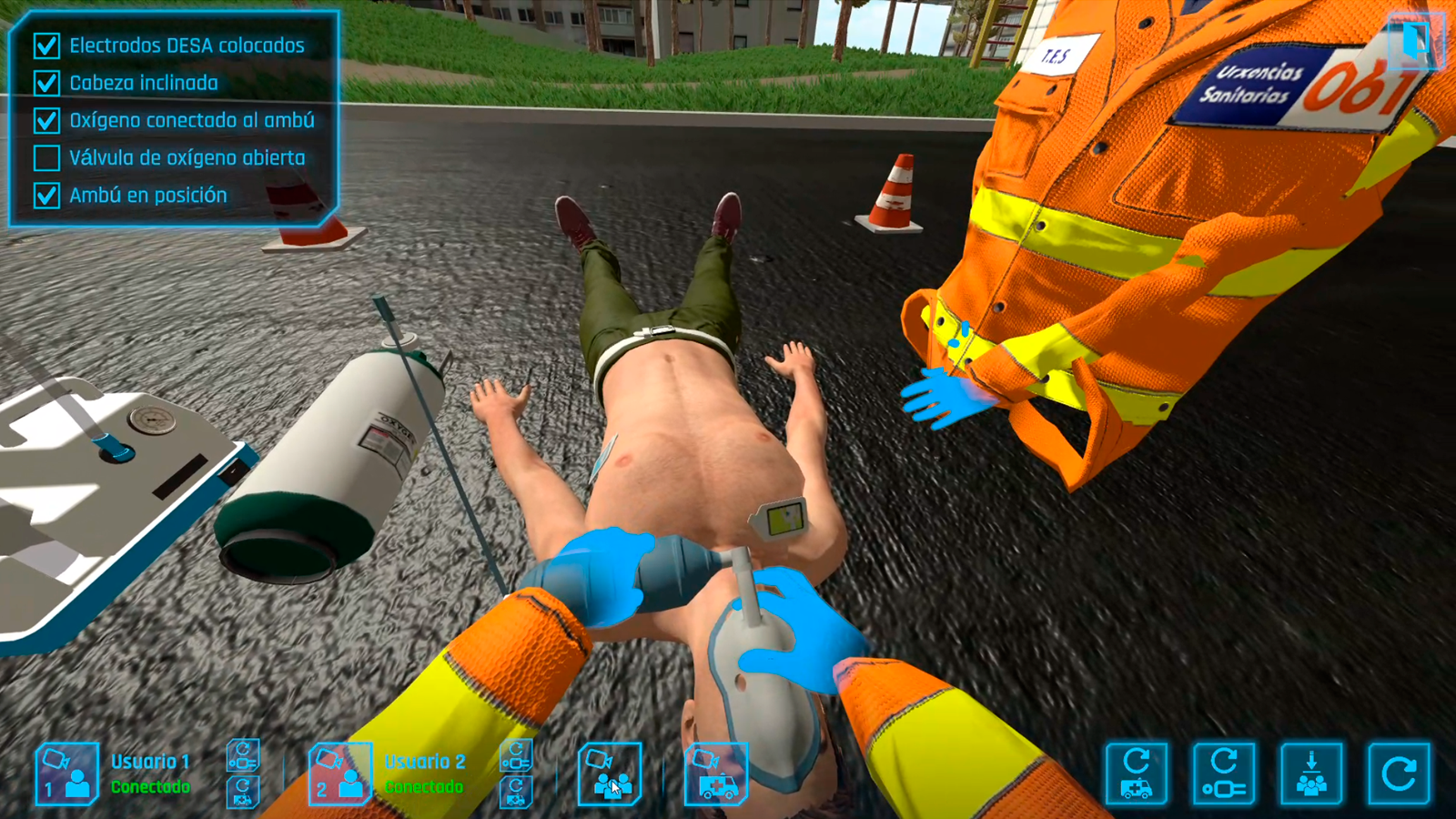Click the ambulance reset icon below Usuario 2
Image resolution: width=1456 pixels, height=819 pixels.
coord(516,790)
